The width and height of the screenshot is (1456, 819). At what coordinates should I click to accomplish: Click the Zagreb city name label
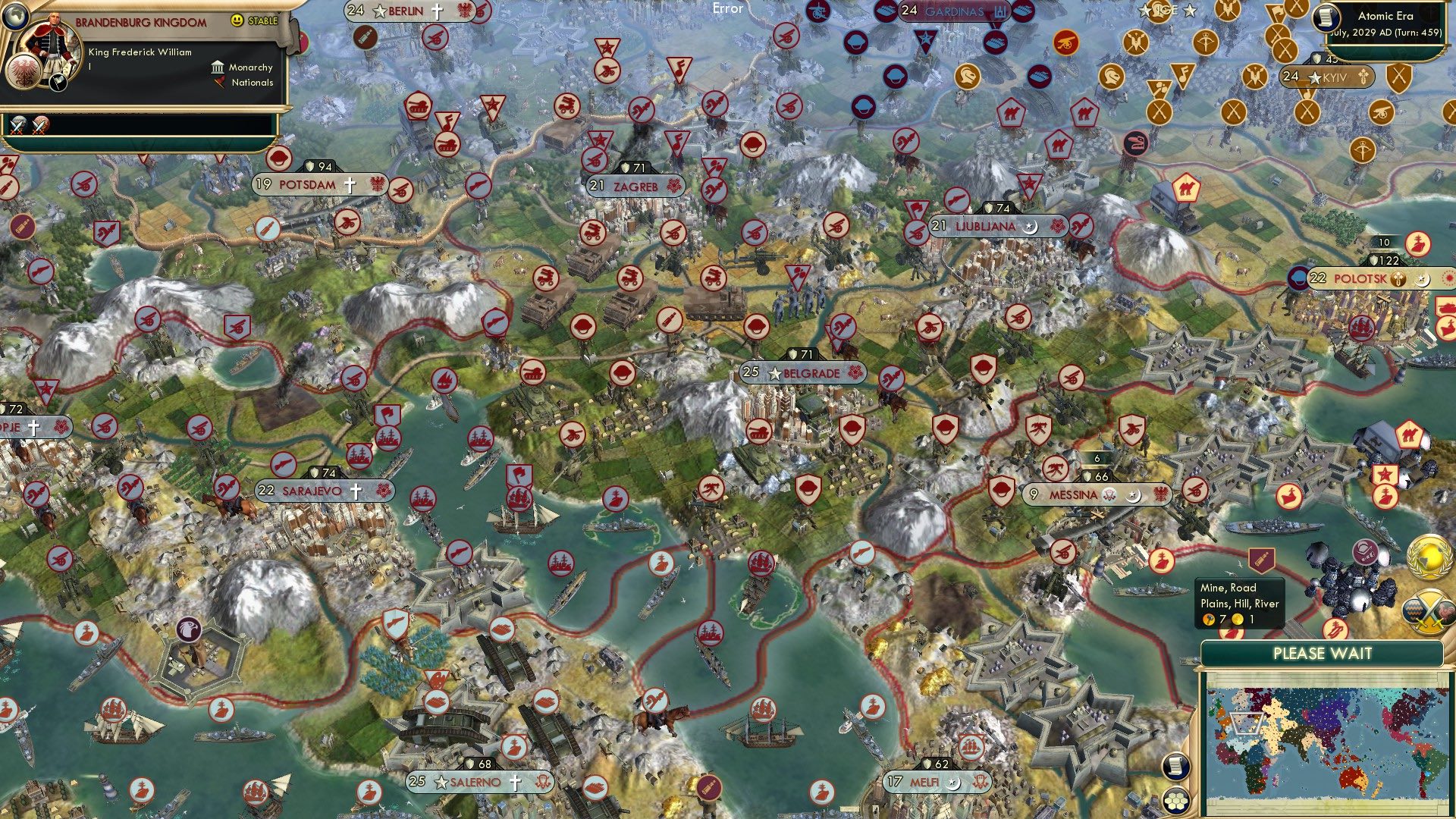coord(635,186)
